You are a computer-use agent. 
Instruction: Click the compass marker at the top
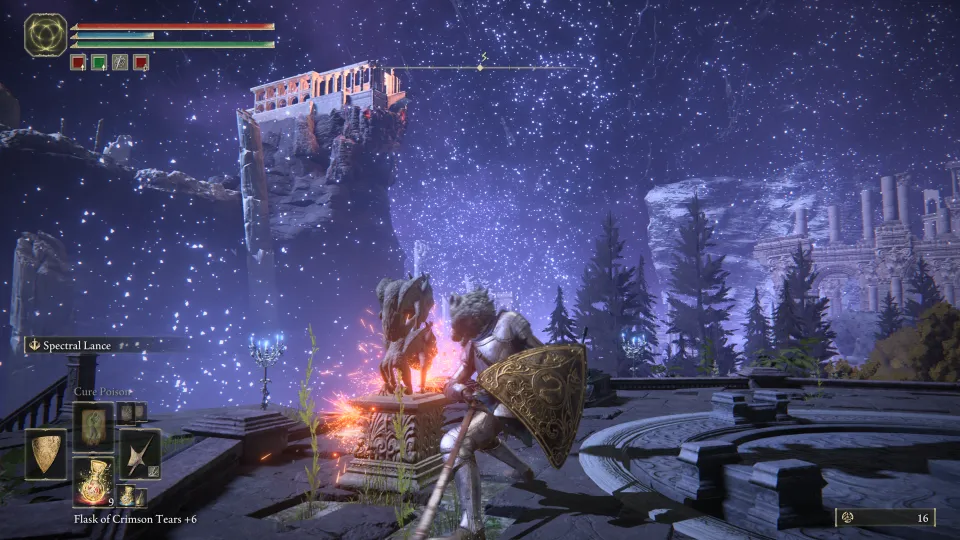[480, 67]
